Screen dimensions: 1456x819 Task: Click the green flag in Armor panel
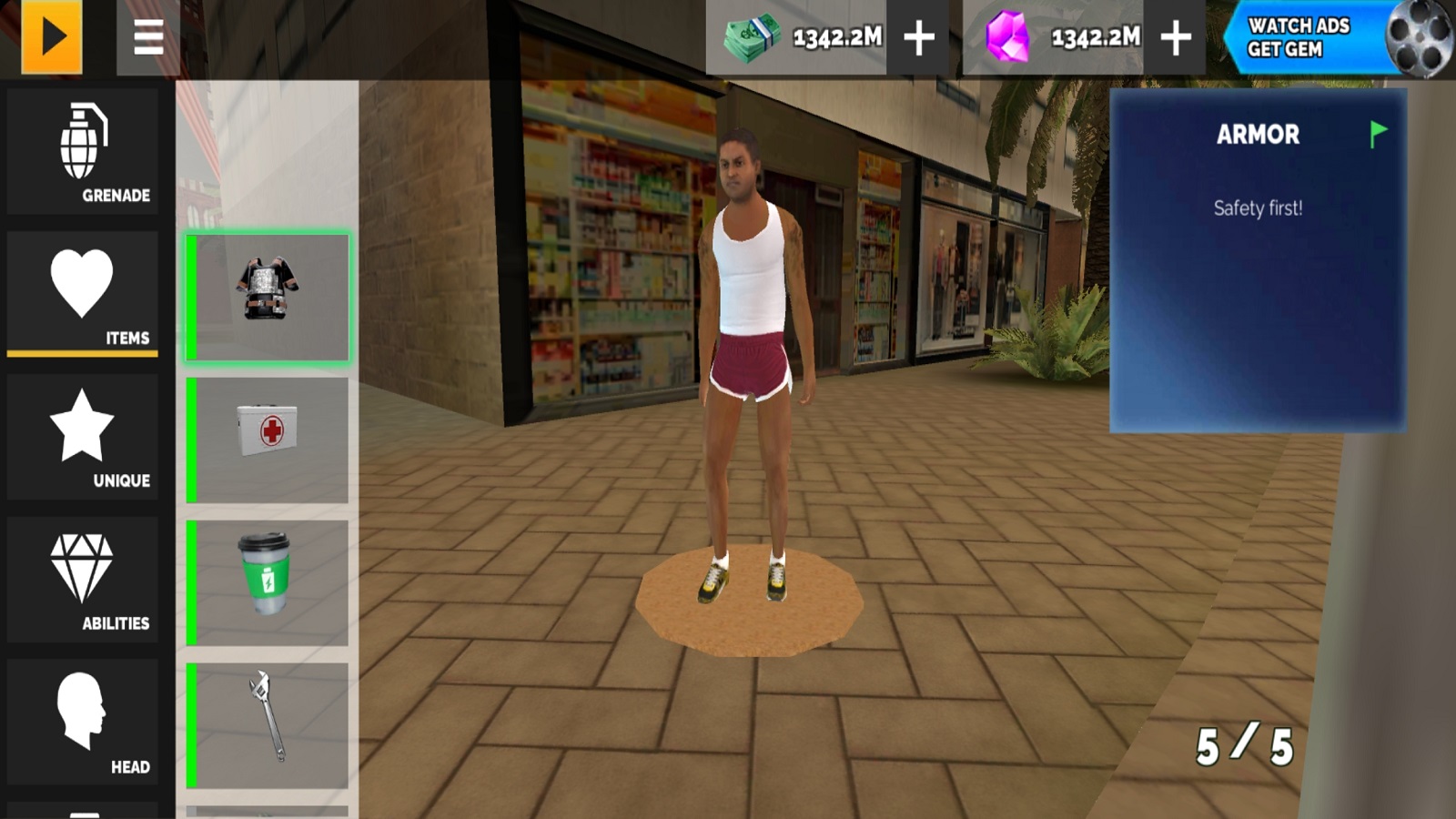tap(1378, 134)
